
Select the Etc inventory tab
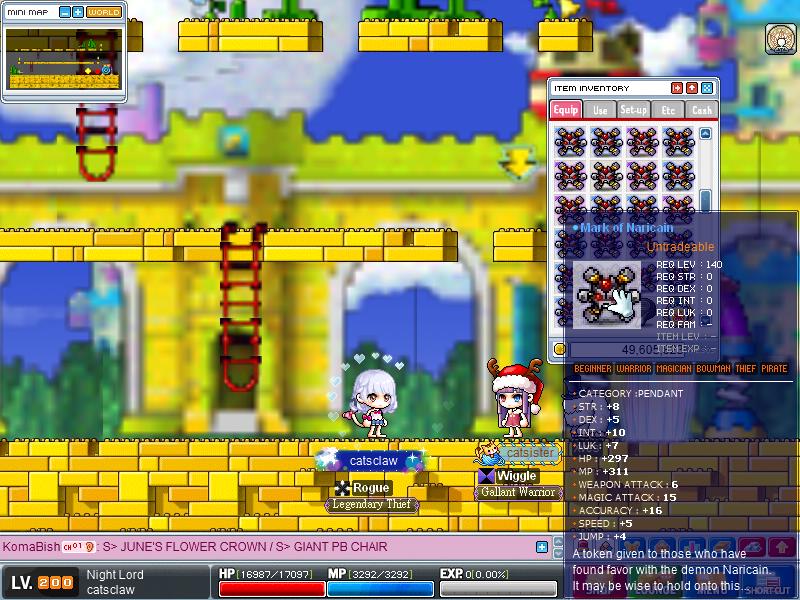coord(668,110)
